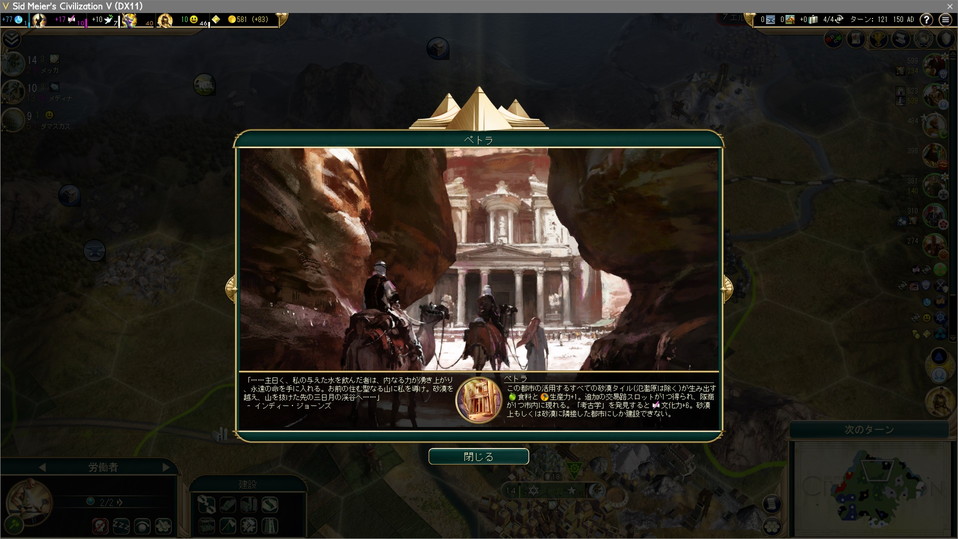
Task: Open the help question-mark icon
Action: pos(926,19)
